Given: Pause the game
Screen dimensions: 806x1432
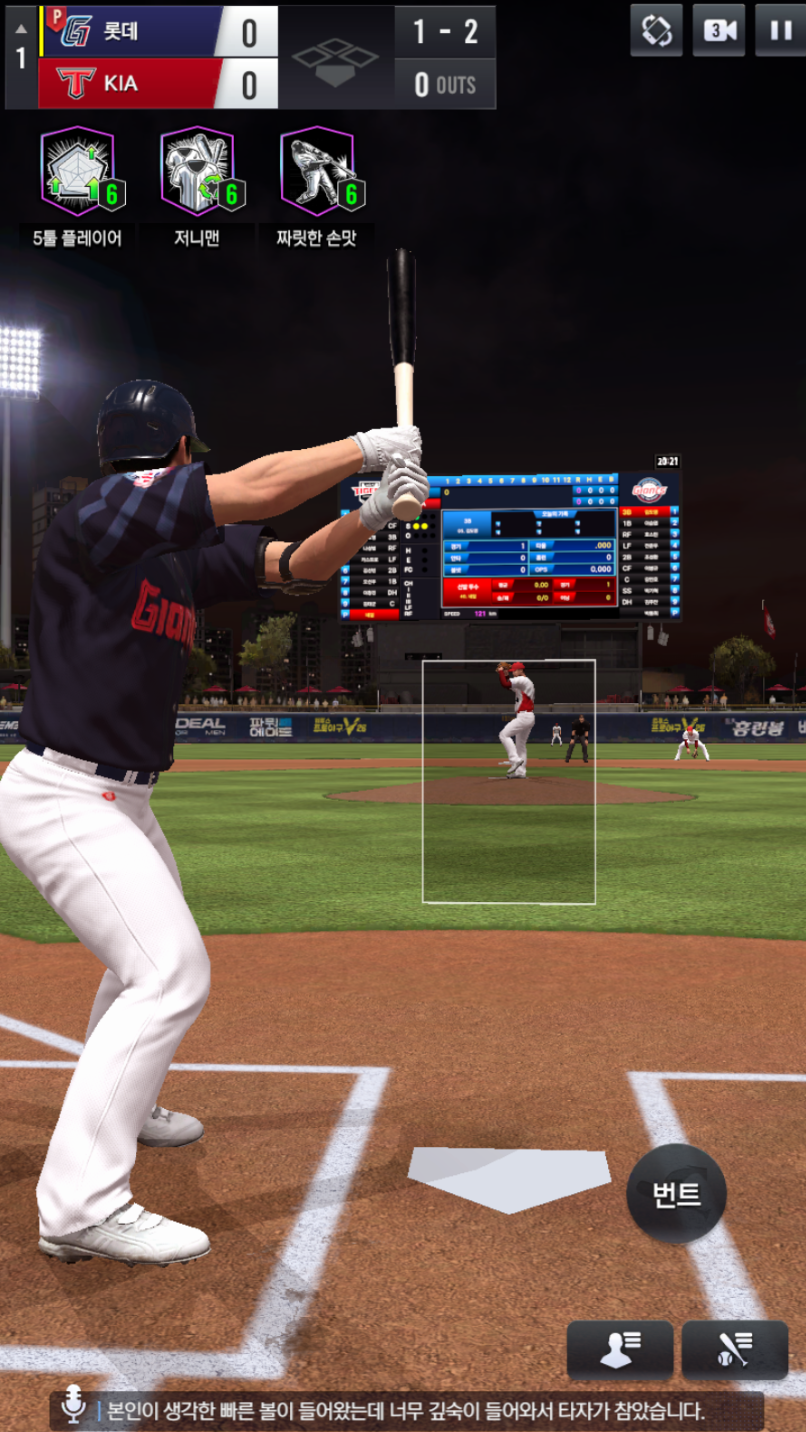Looking at the screenshot, I should [x=779, y=30].
